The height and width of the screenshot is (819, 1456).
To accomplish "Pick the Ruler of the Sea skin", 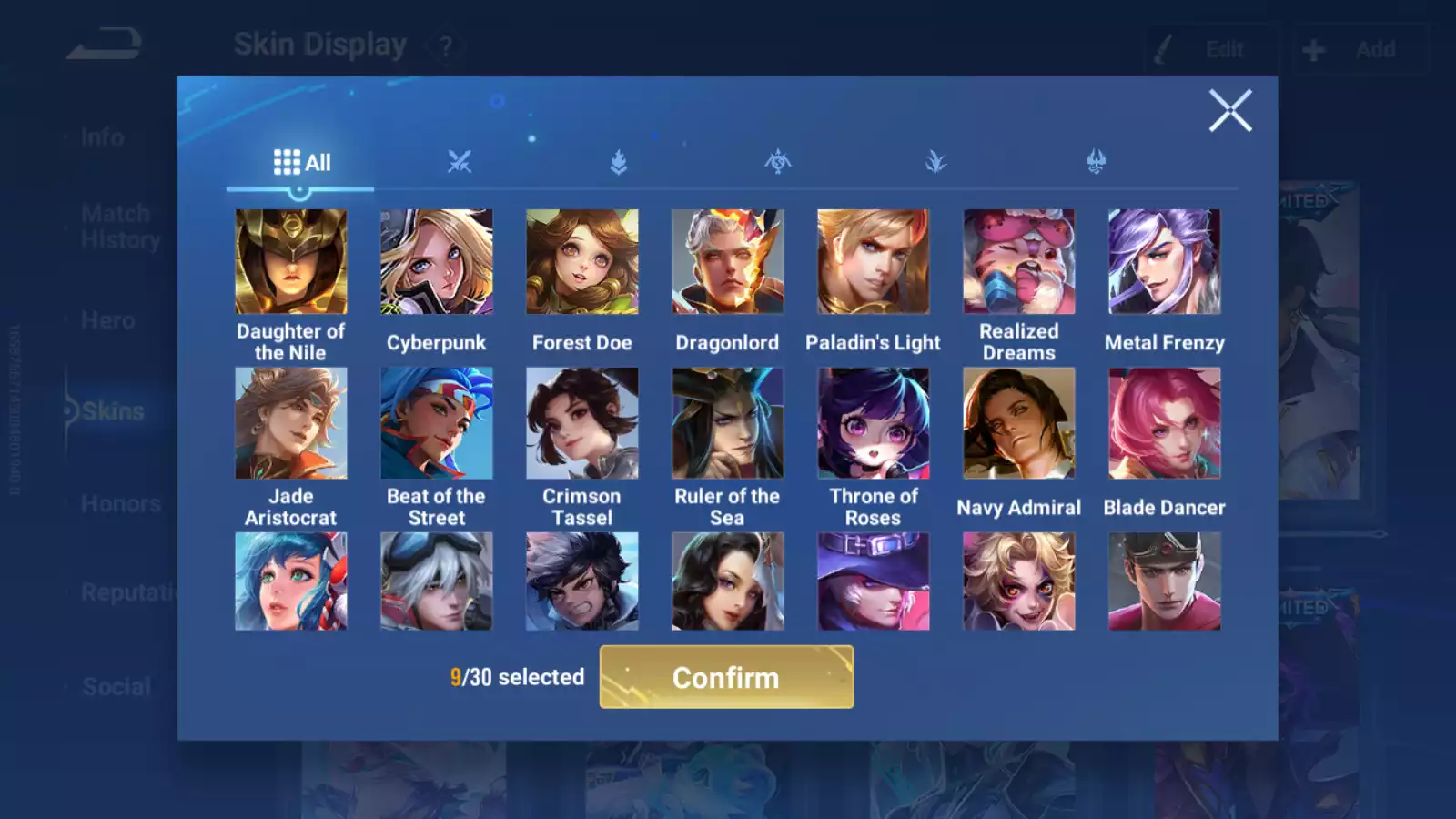I will pos(727,423).
